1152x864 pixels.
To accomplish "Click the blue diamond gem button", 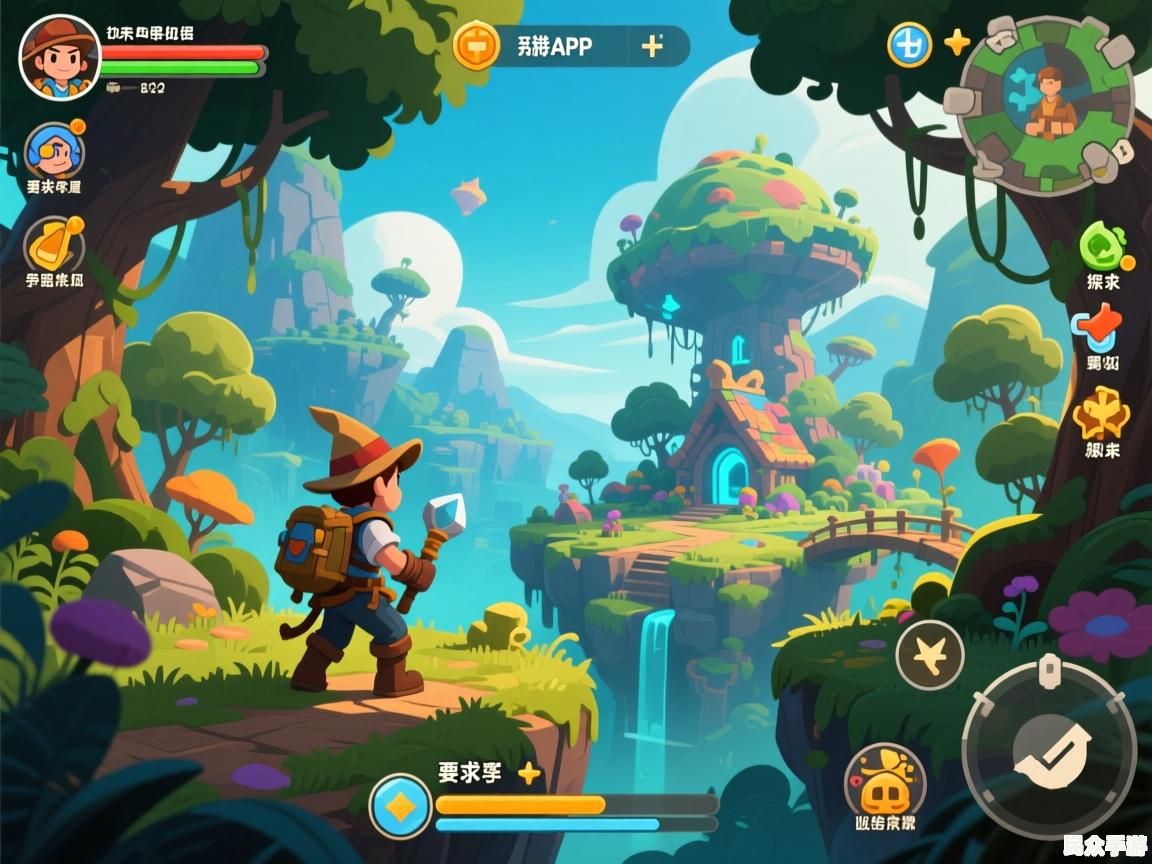I will (x=400, y=806).
